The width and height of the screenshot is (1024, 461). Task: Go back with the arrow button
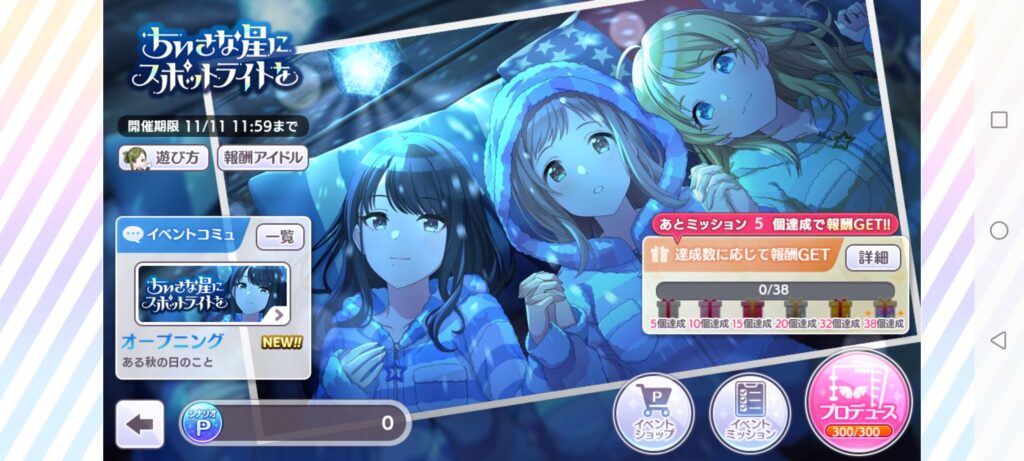pos(140,424)
